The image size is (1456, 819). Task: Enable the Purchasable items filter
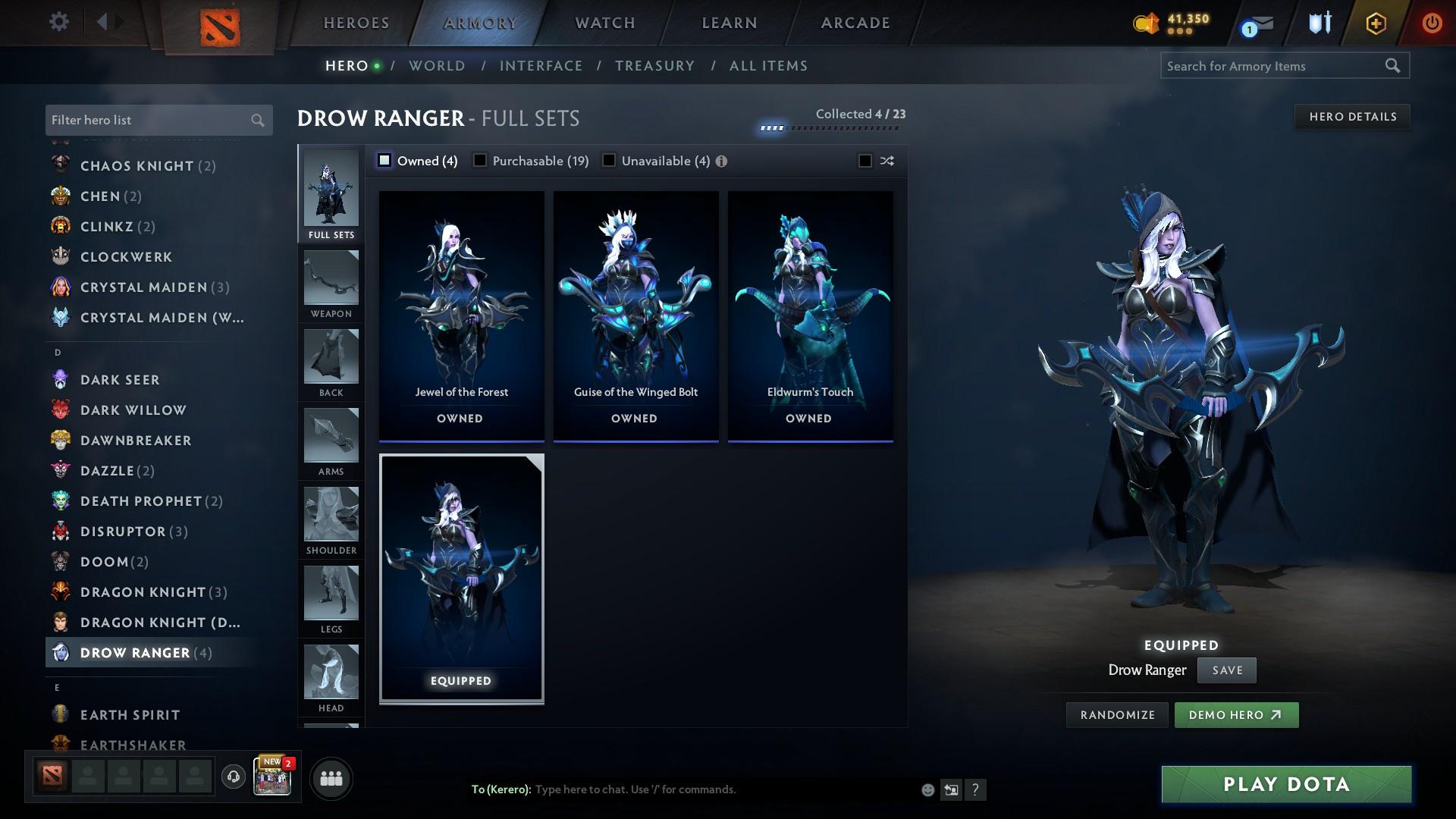[x=479, y=161]
